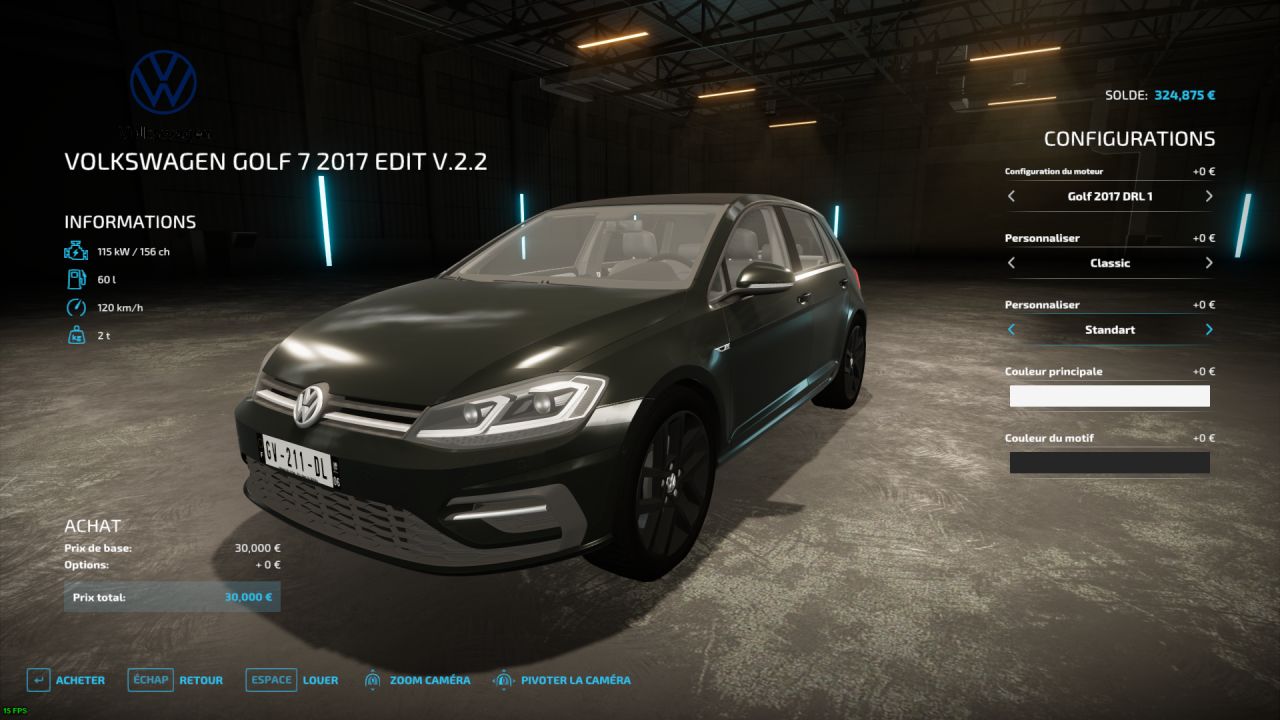Click the enter-arrow icon beside ACHETER
The width and height of the screenshot is (1280, 720).
click(38, 679)
